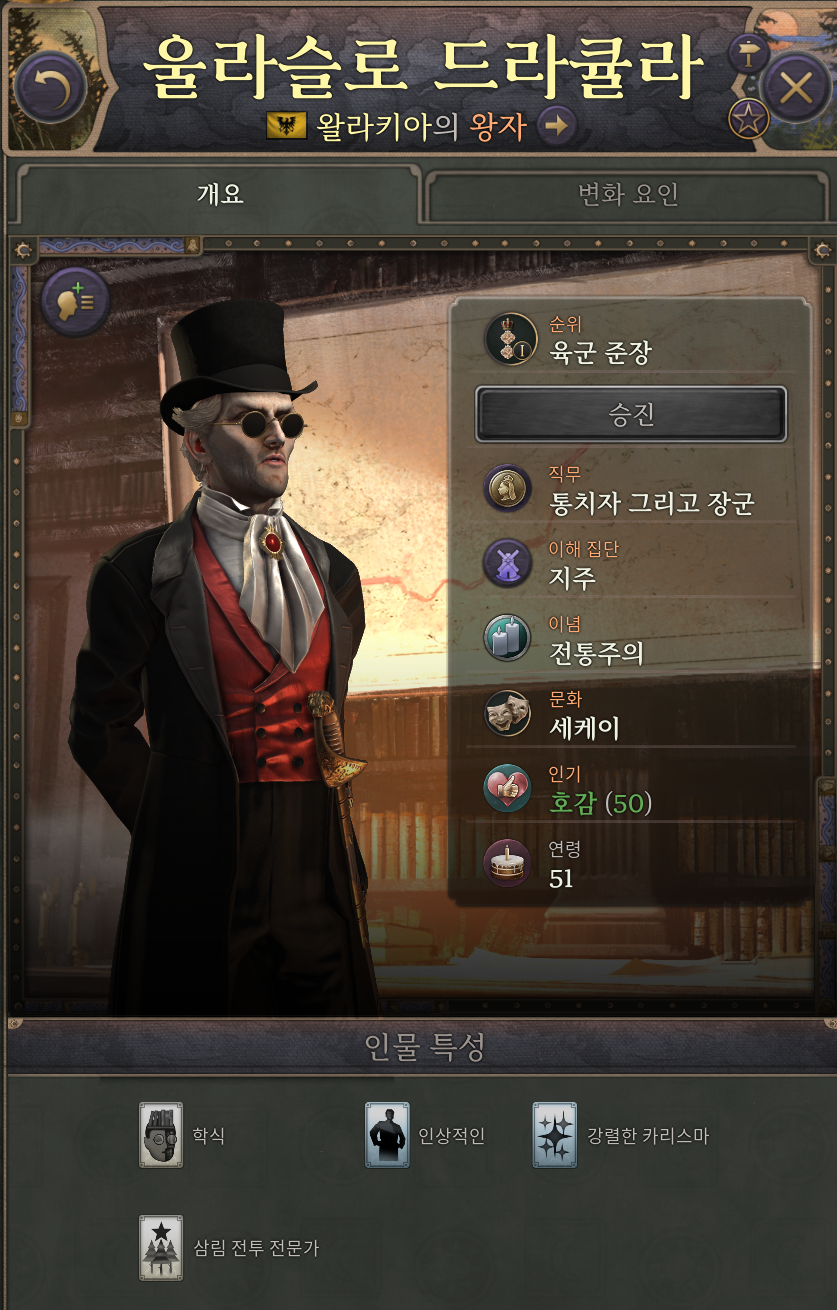Image resolution: width=837 pixels, height=1310 pixels.
Task: Select the 학식 trait icon
Action: 160,1135
